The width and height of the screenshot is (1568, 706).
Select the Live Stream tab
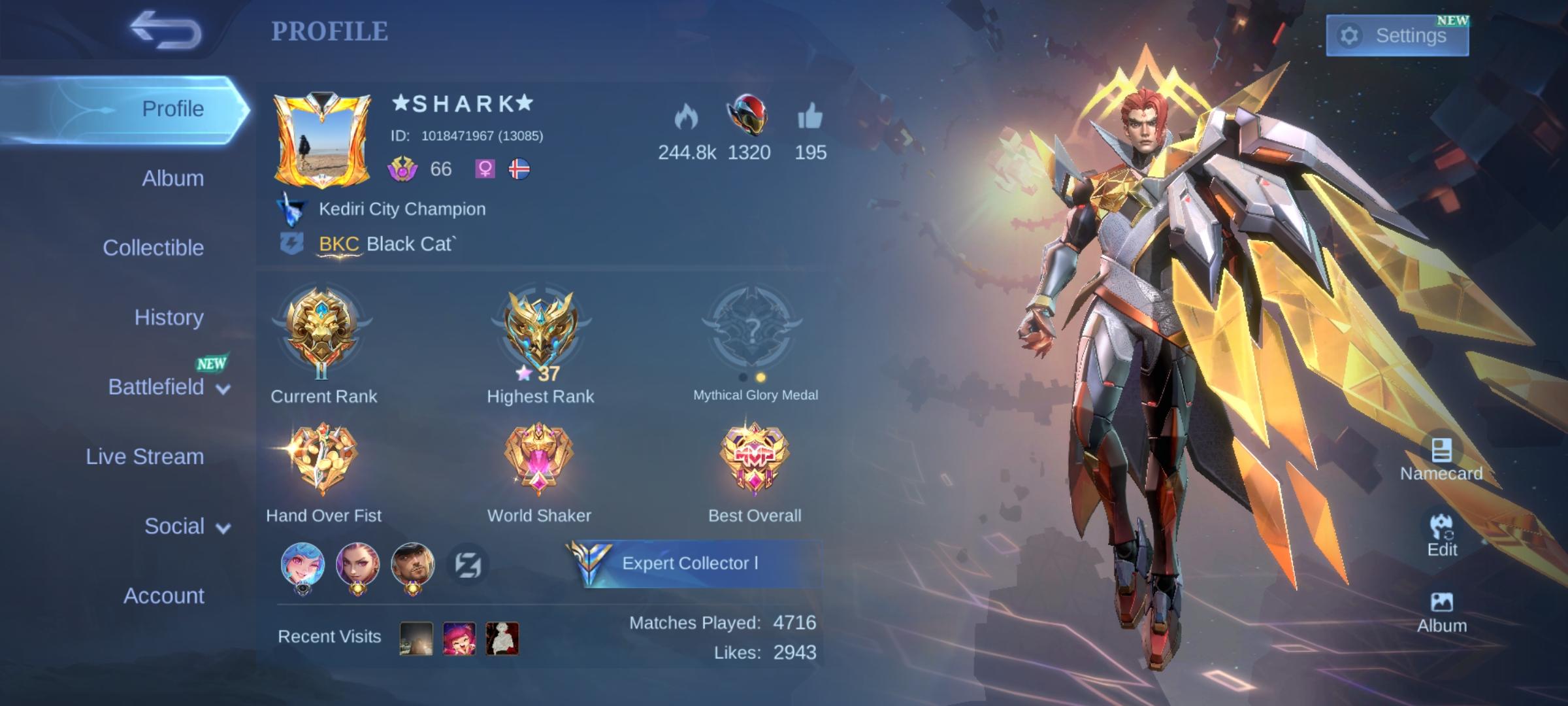pos(144,457)
